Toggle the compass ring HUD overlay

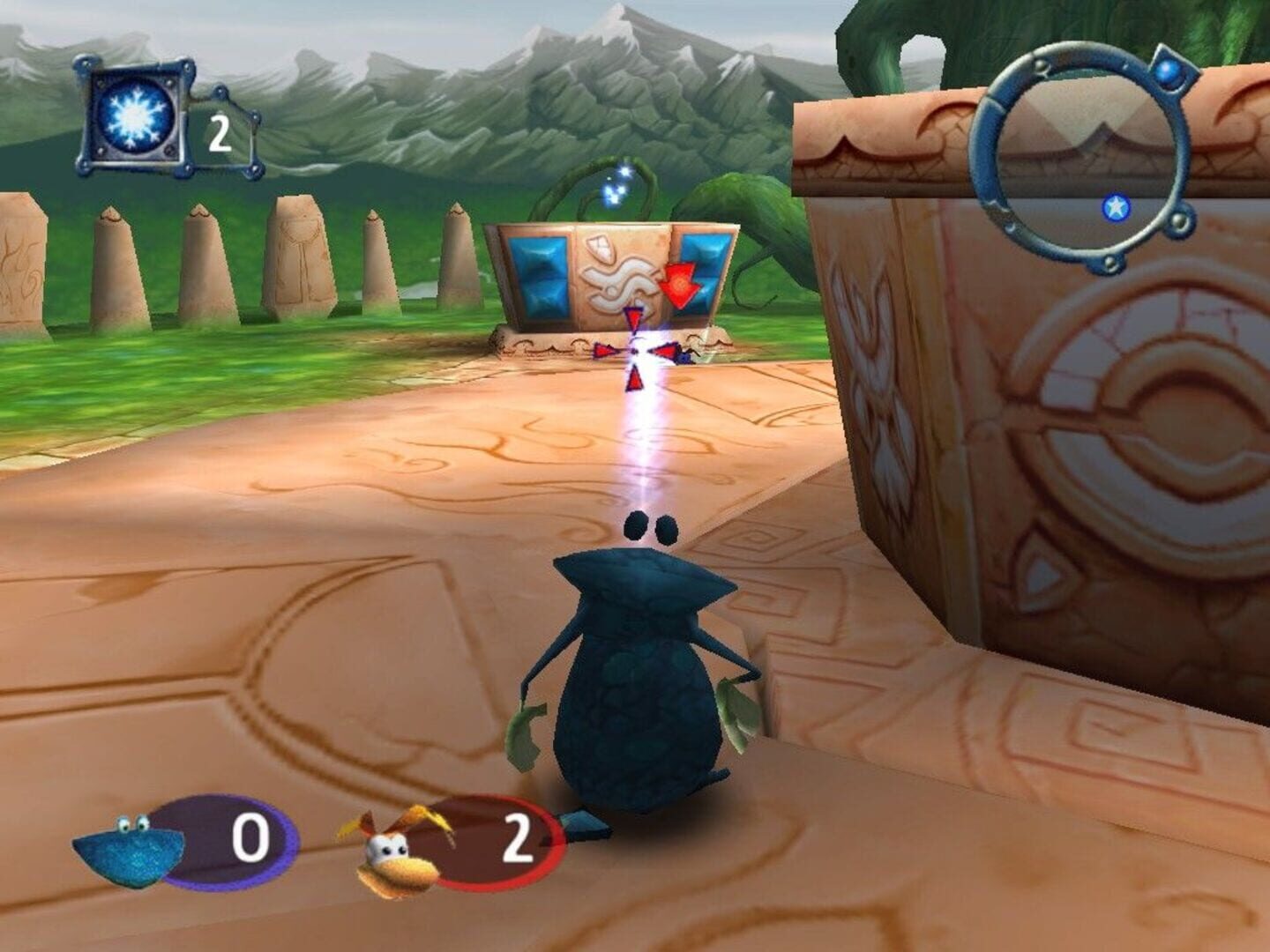[x=1085, y=150]
